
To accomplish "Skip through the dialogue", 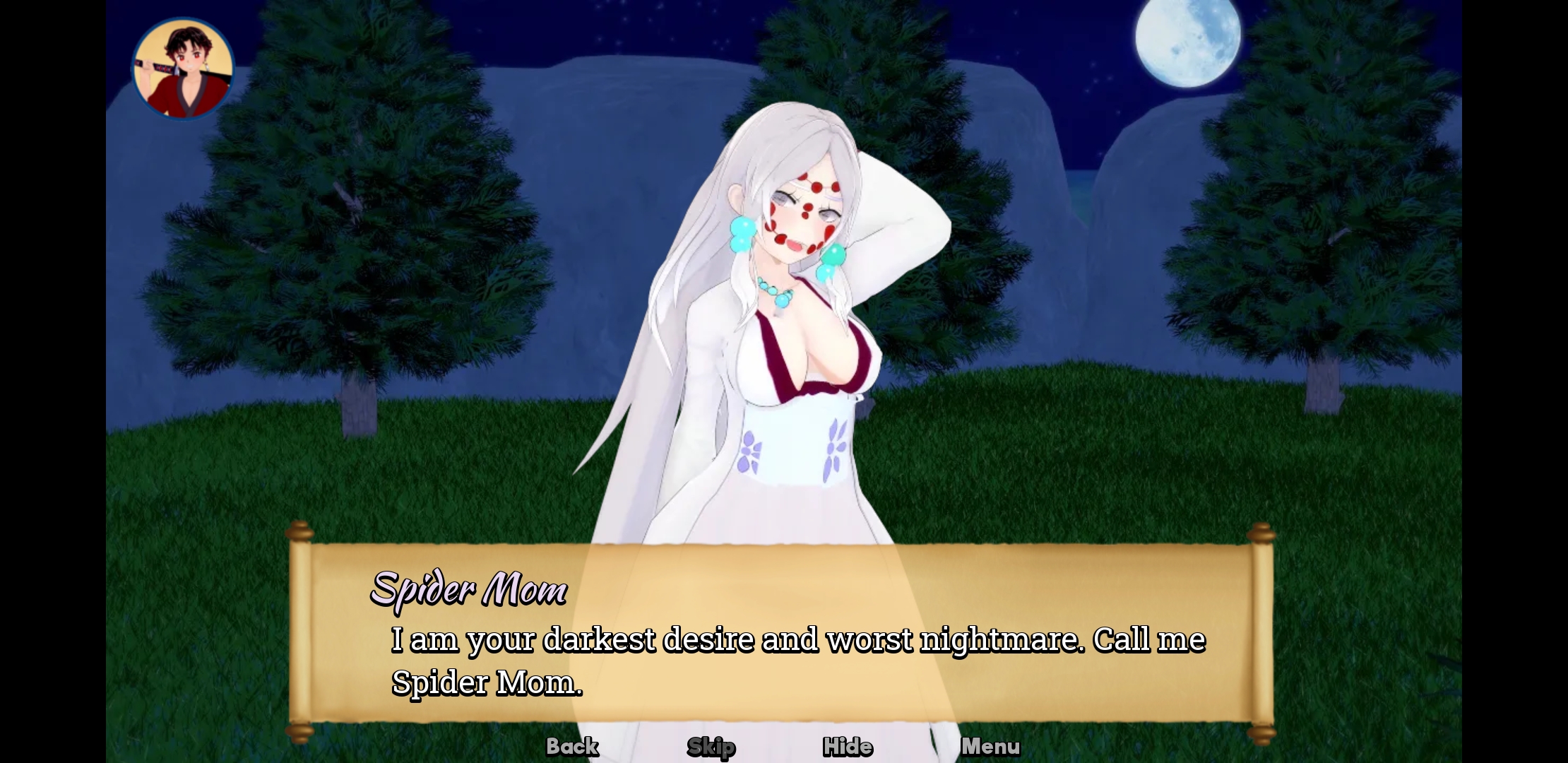I will 711,747.
